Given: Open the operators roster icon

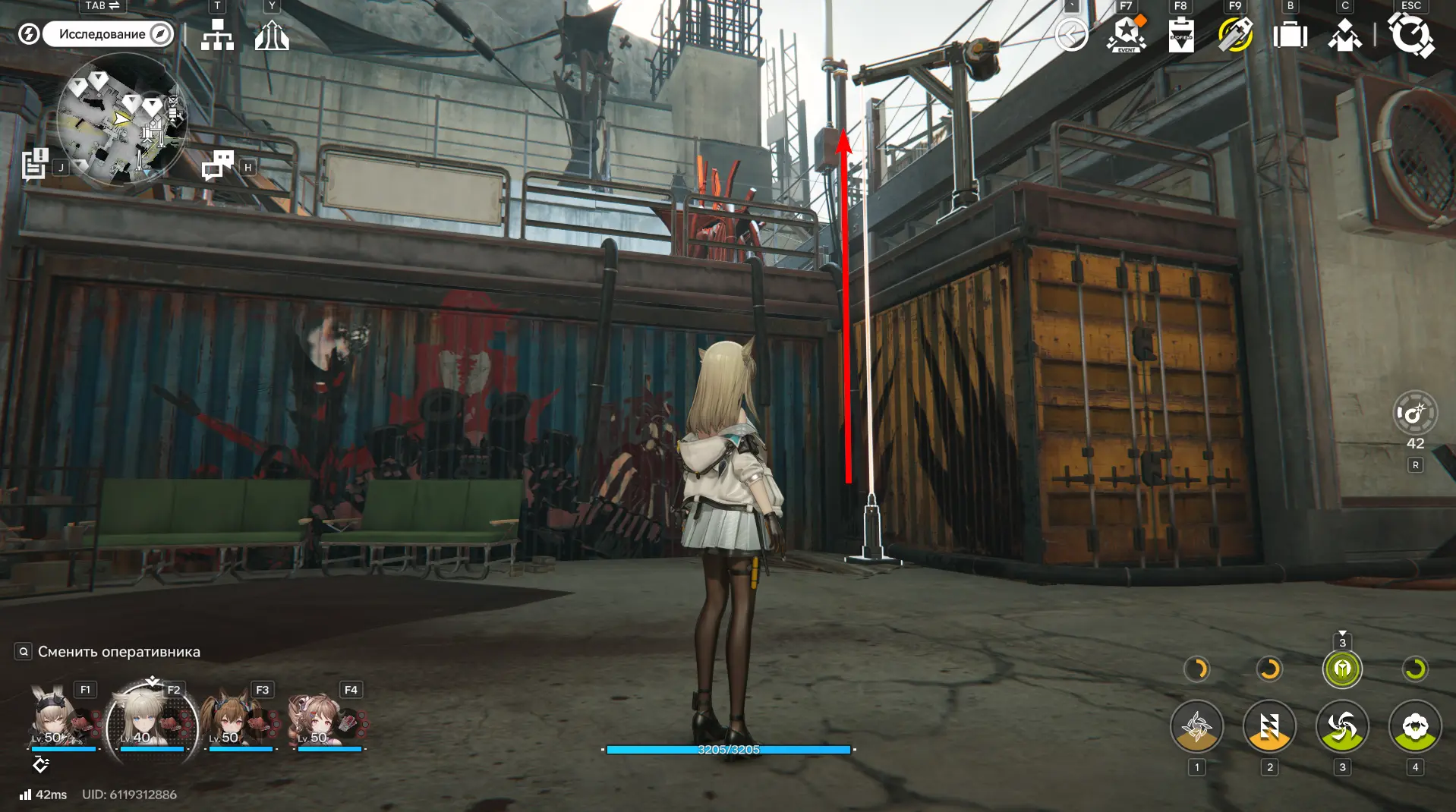Looking at the screenshot, I should (x=1344, y=35).
